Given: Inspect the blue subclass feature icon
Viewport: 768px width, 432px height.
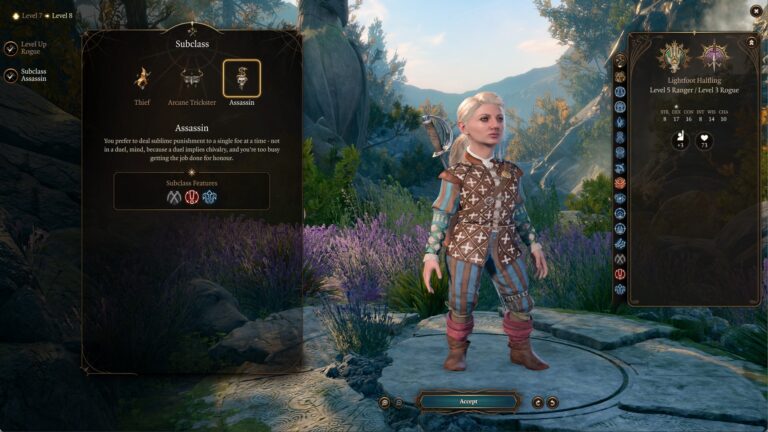Looking at the screenshot, I should [x=209, y=197].
